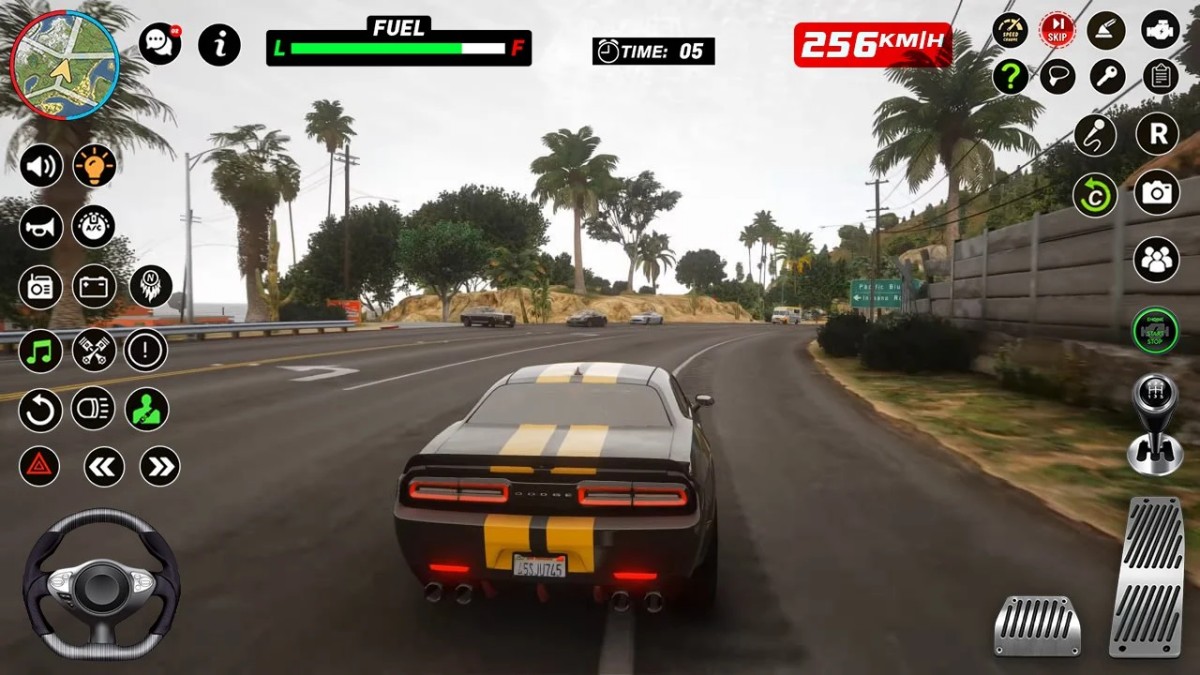
Task: Open the engine icon button
Action: pos(1160,30)
